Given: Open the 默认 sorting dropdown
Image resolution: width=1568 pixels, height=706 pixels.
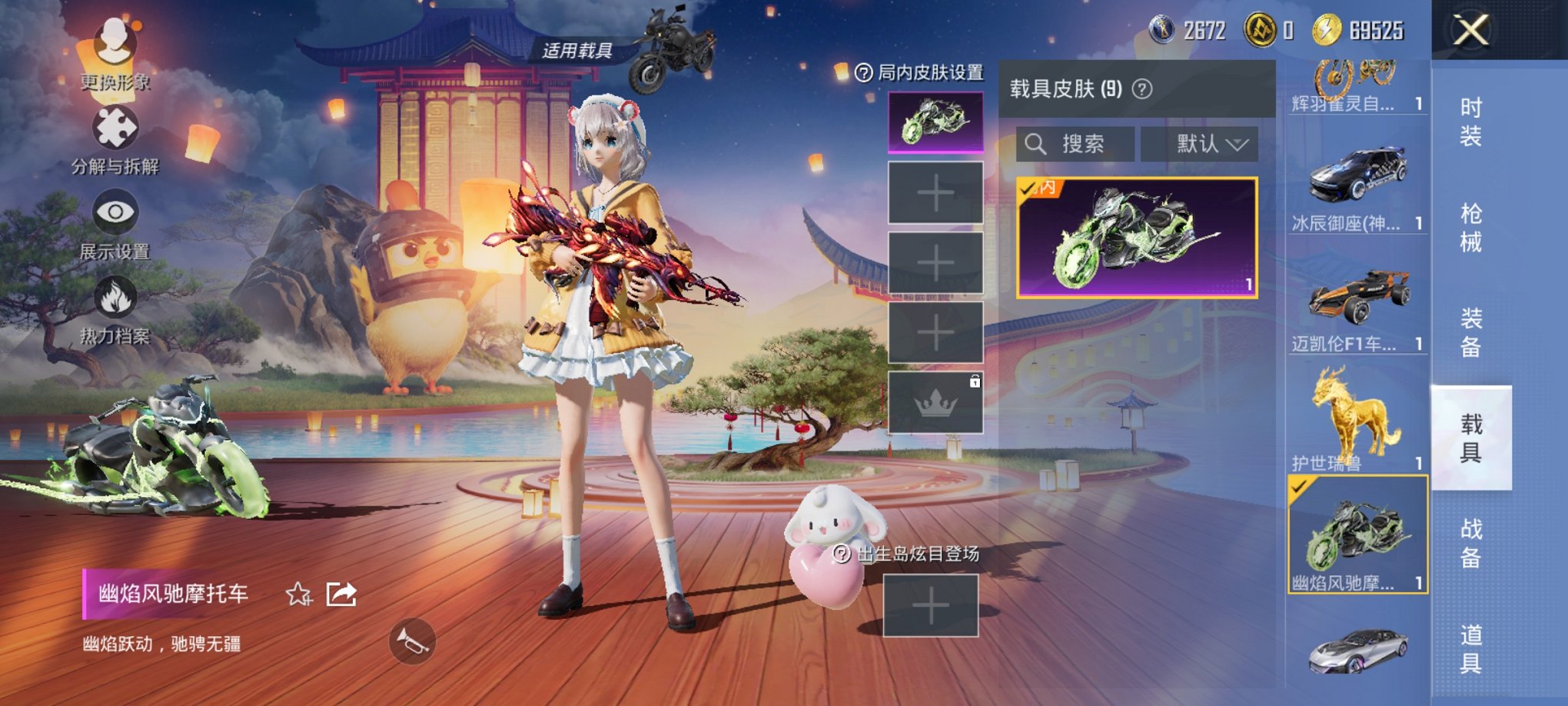Looking at the screenshot, I should click(x=1201, y=145).
